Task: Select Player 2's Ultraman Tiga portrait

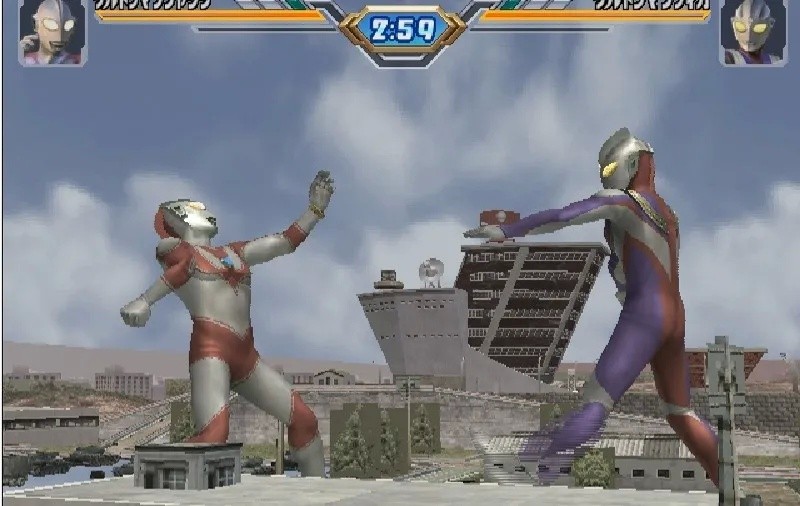Action: pos(751,31)
